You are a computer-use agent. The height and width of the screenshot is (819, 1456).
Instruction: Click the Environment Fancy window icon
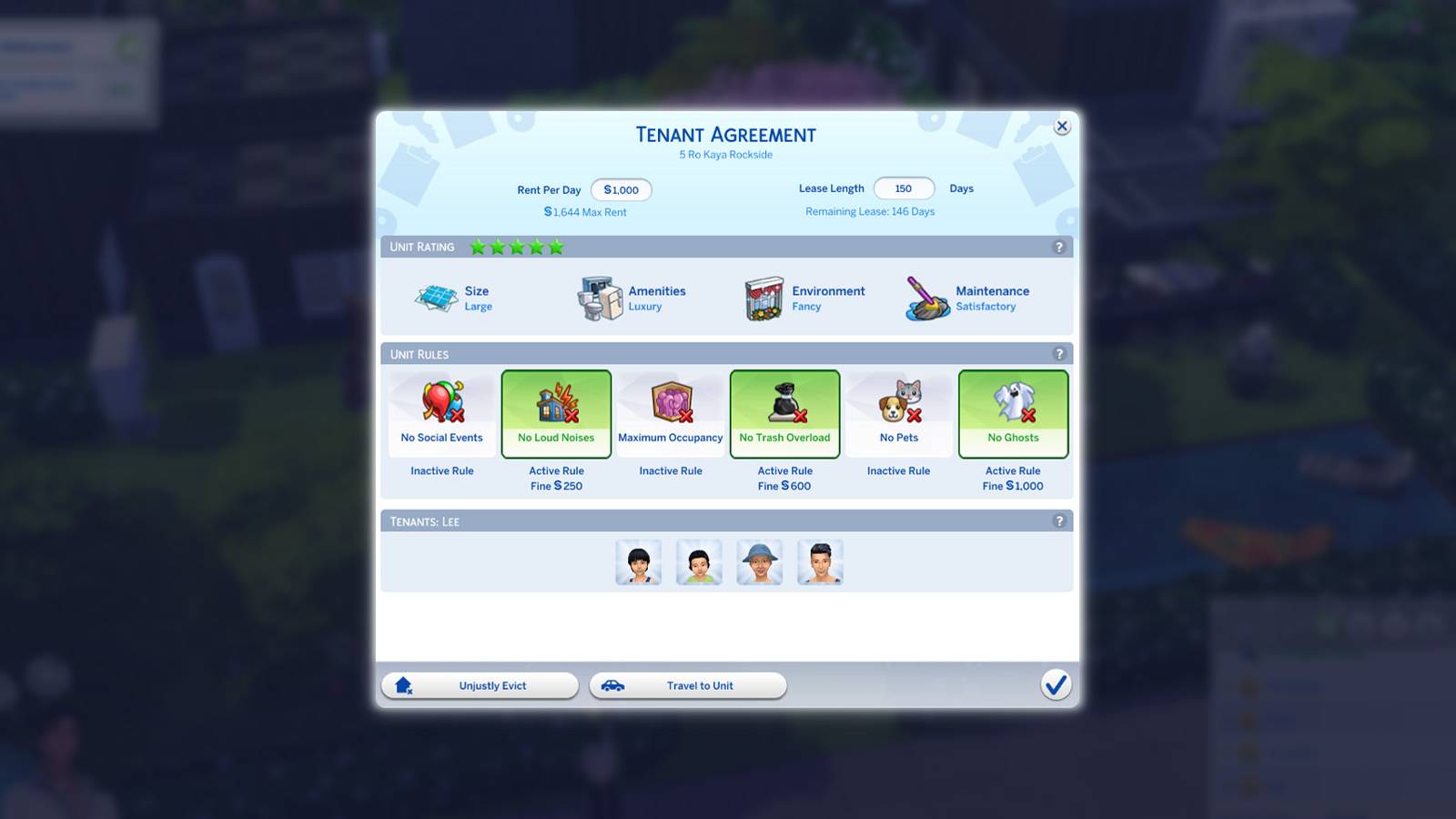761,298
